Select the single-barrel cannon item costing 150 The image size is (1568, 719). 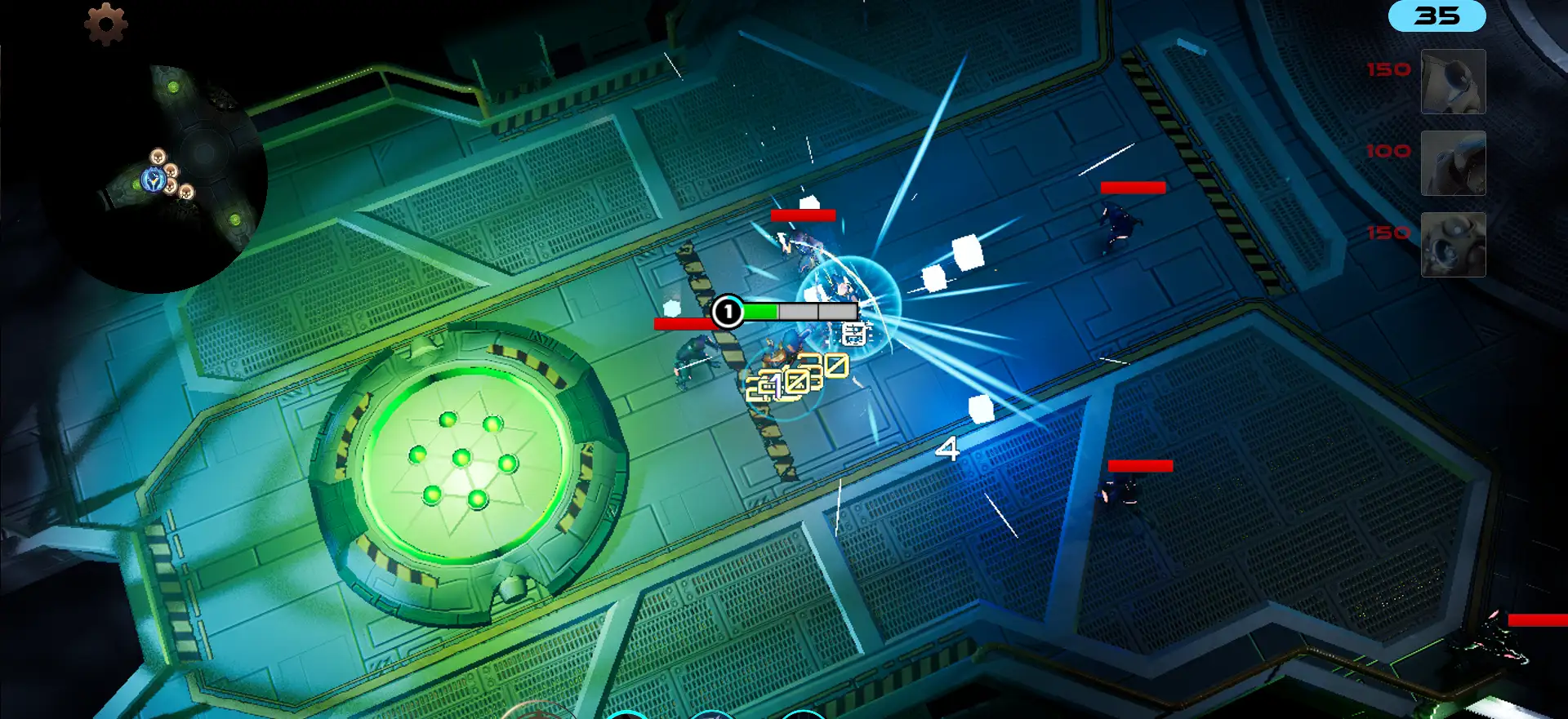coord(1453,82)
